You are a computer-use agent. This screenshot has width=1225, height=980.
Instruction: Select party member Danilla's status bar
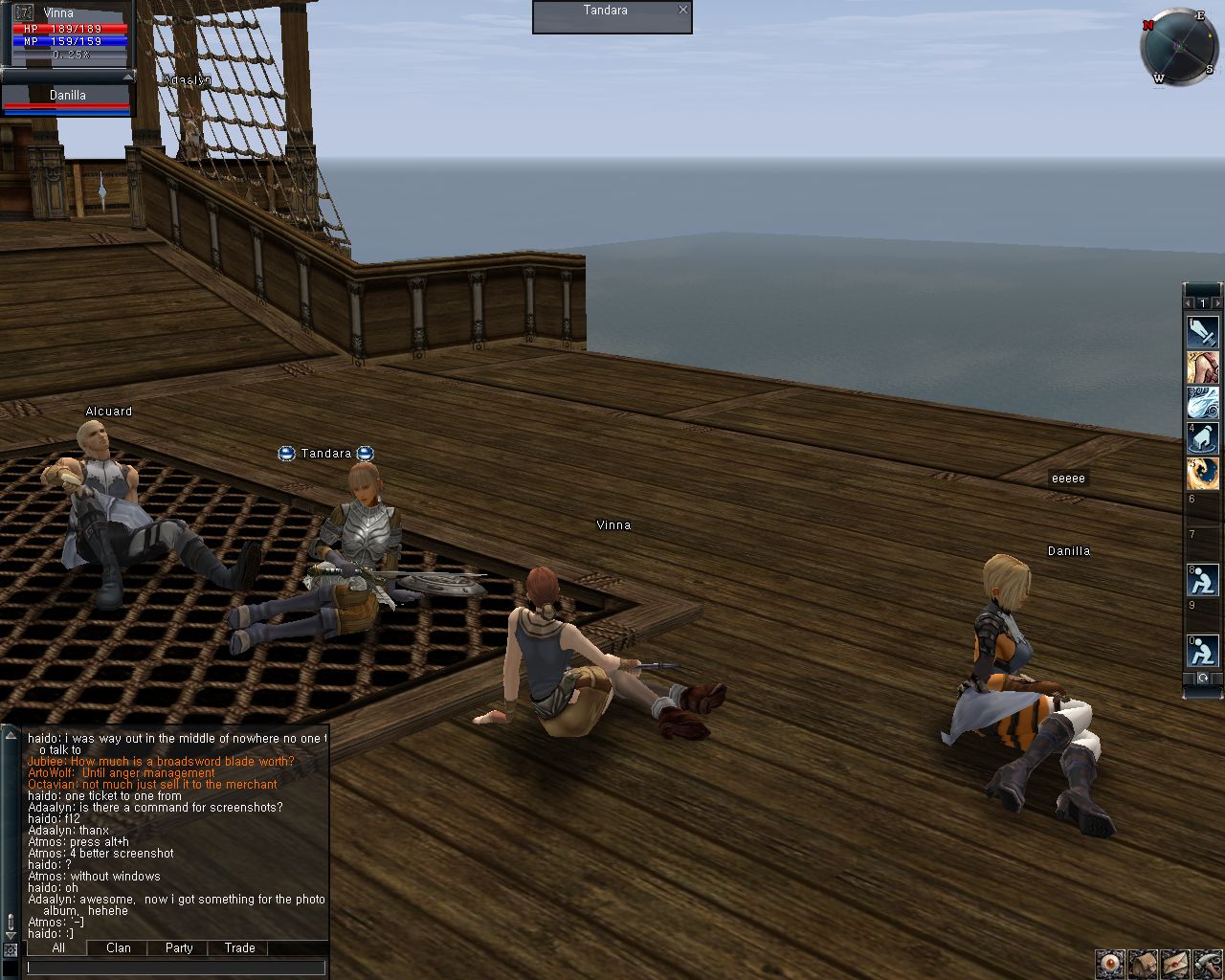tap(67, 100)
